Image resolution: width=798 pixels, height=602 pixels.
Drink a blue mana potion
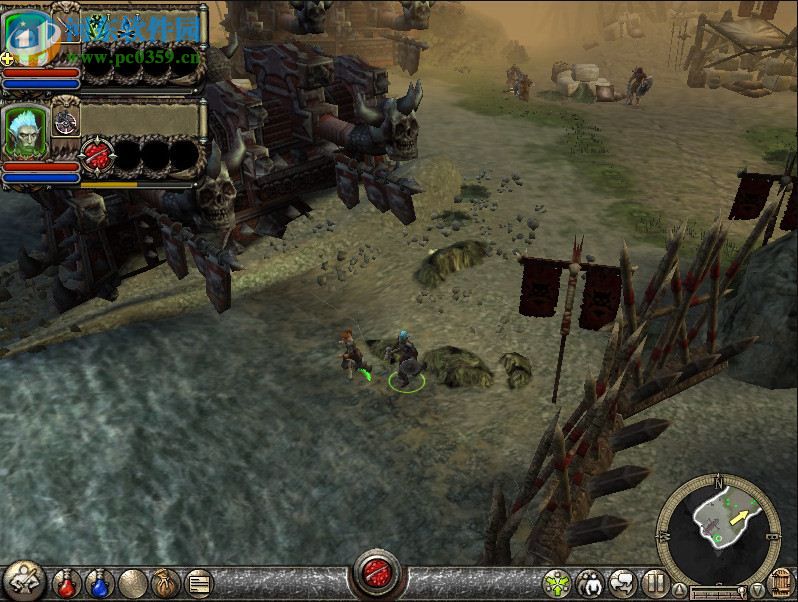coord(100,582)
